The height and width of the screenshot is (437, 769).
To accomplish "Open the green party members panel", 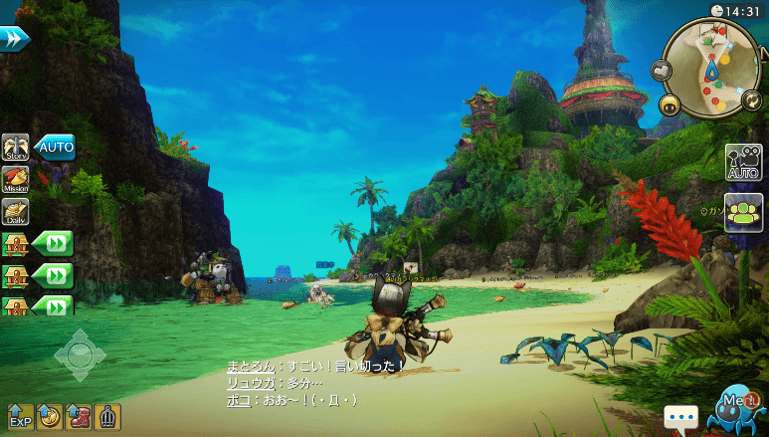I will (744, 212).
